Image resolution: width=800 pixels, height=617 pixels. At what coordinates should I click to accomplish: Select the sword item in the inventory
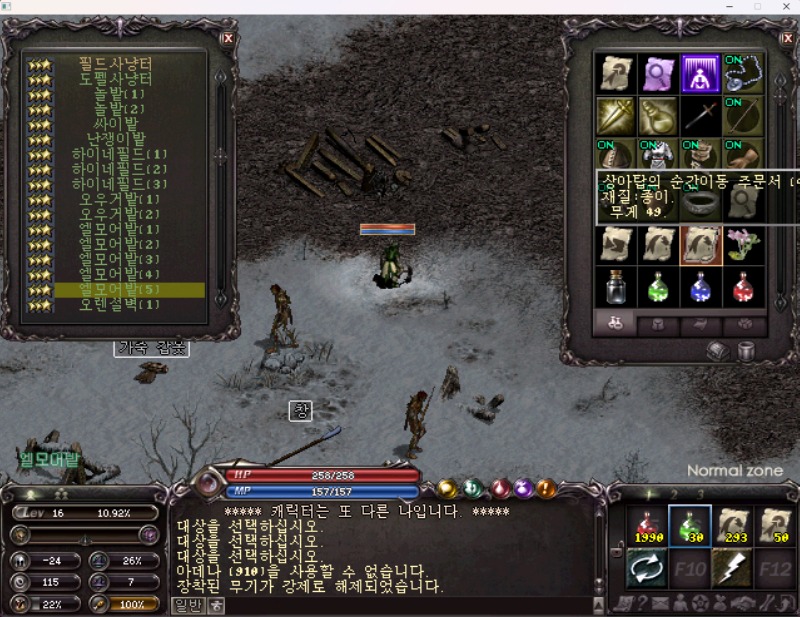700,115
